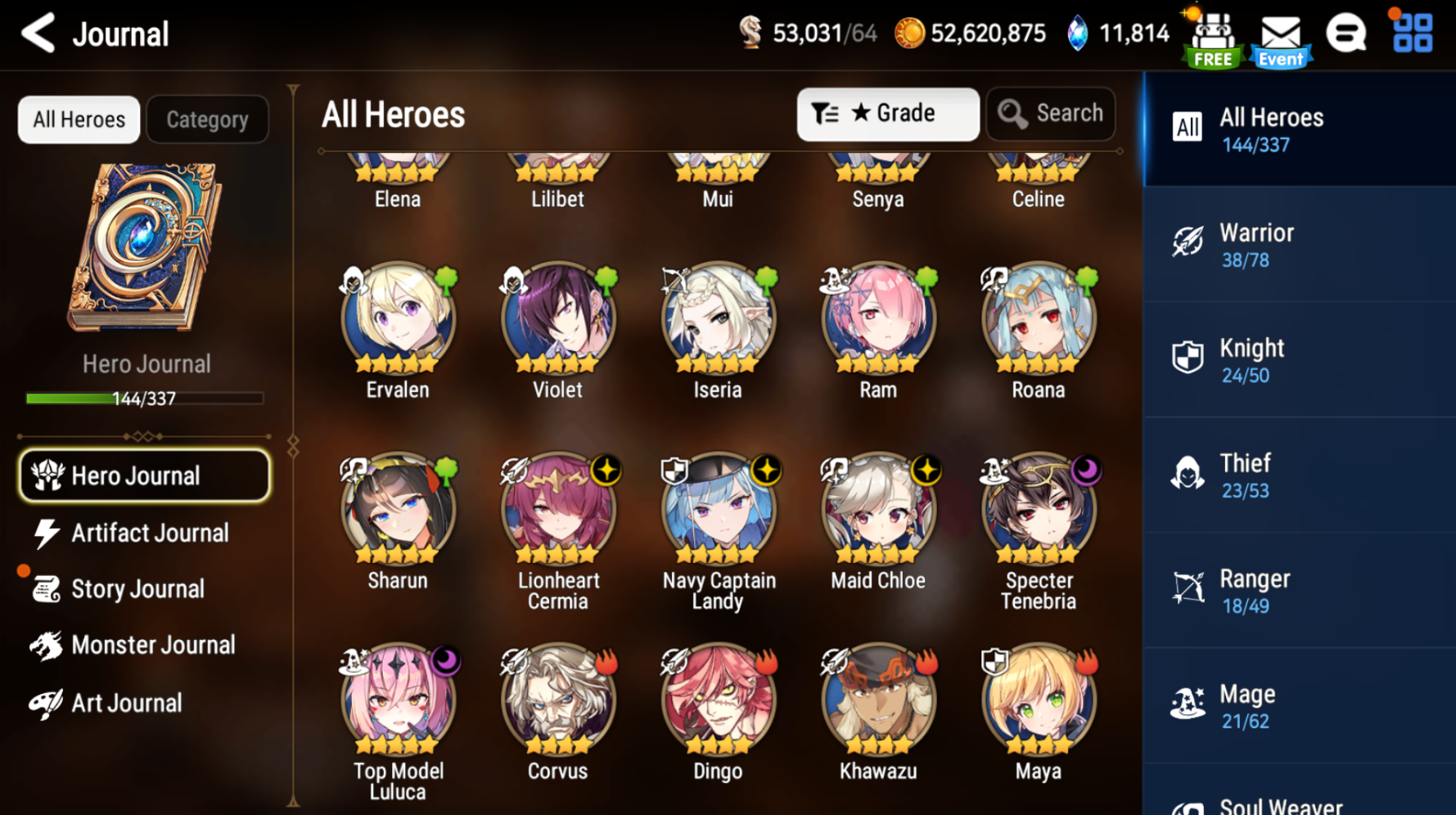Screen dimensions: 1456x815
Task: Filter heroes by Warrior class
Action: click(1298, 245)
